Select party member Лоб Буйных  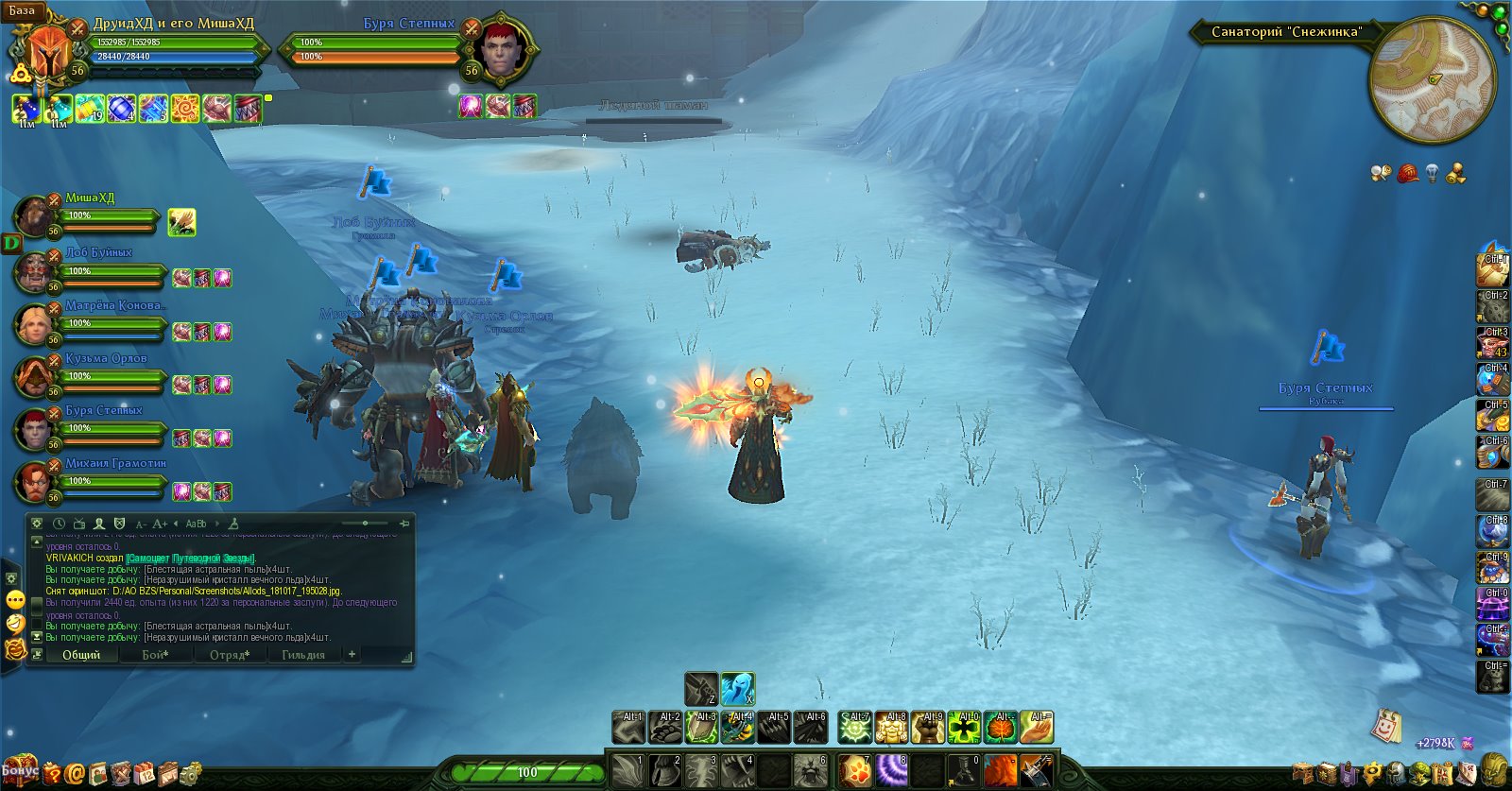34,271
